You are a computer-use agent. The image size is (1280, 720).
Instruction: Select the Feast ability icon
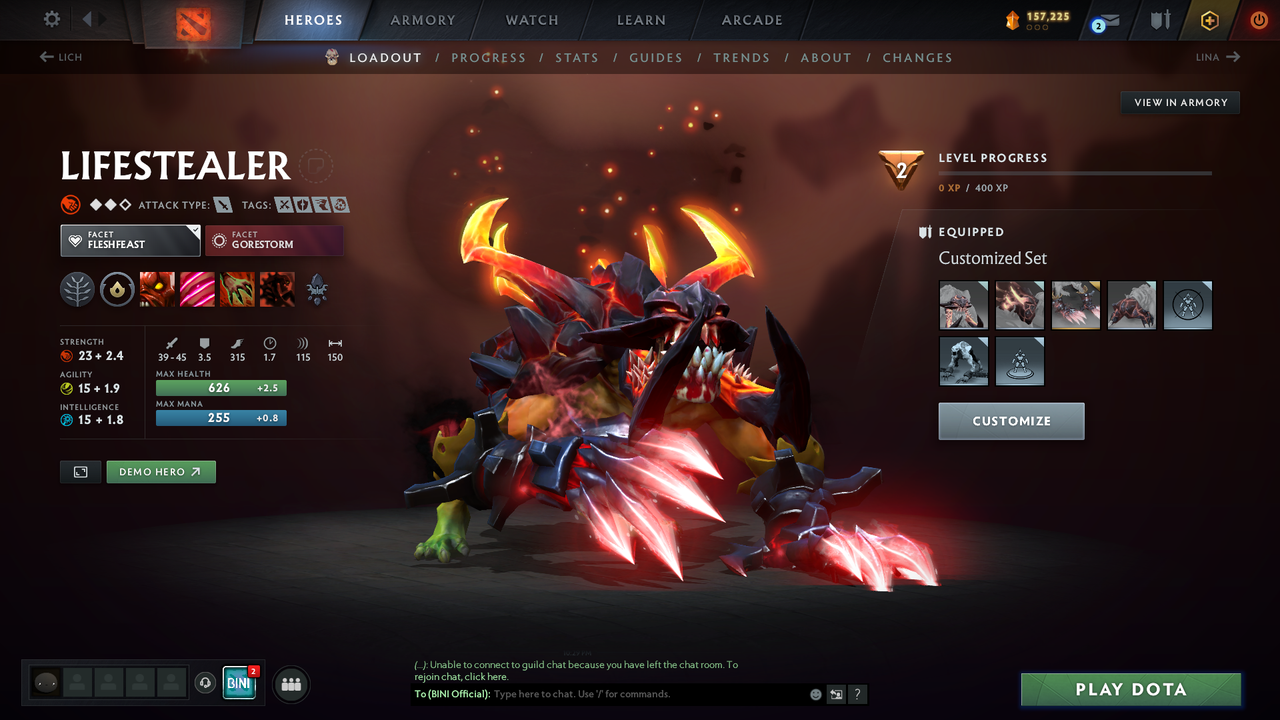[196, 290]
